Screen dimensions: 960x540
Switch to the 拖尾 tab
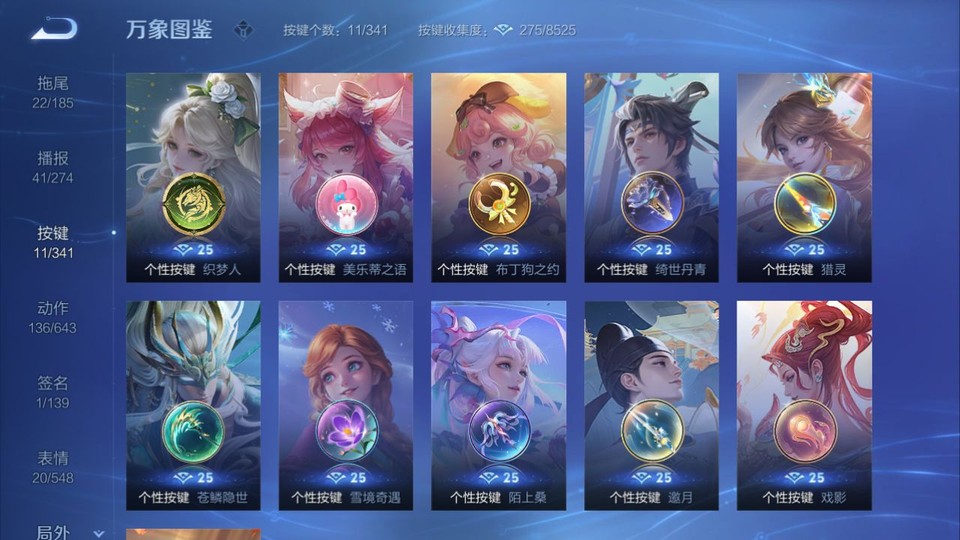point(54,91)
